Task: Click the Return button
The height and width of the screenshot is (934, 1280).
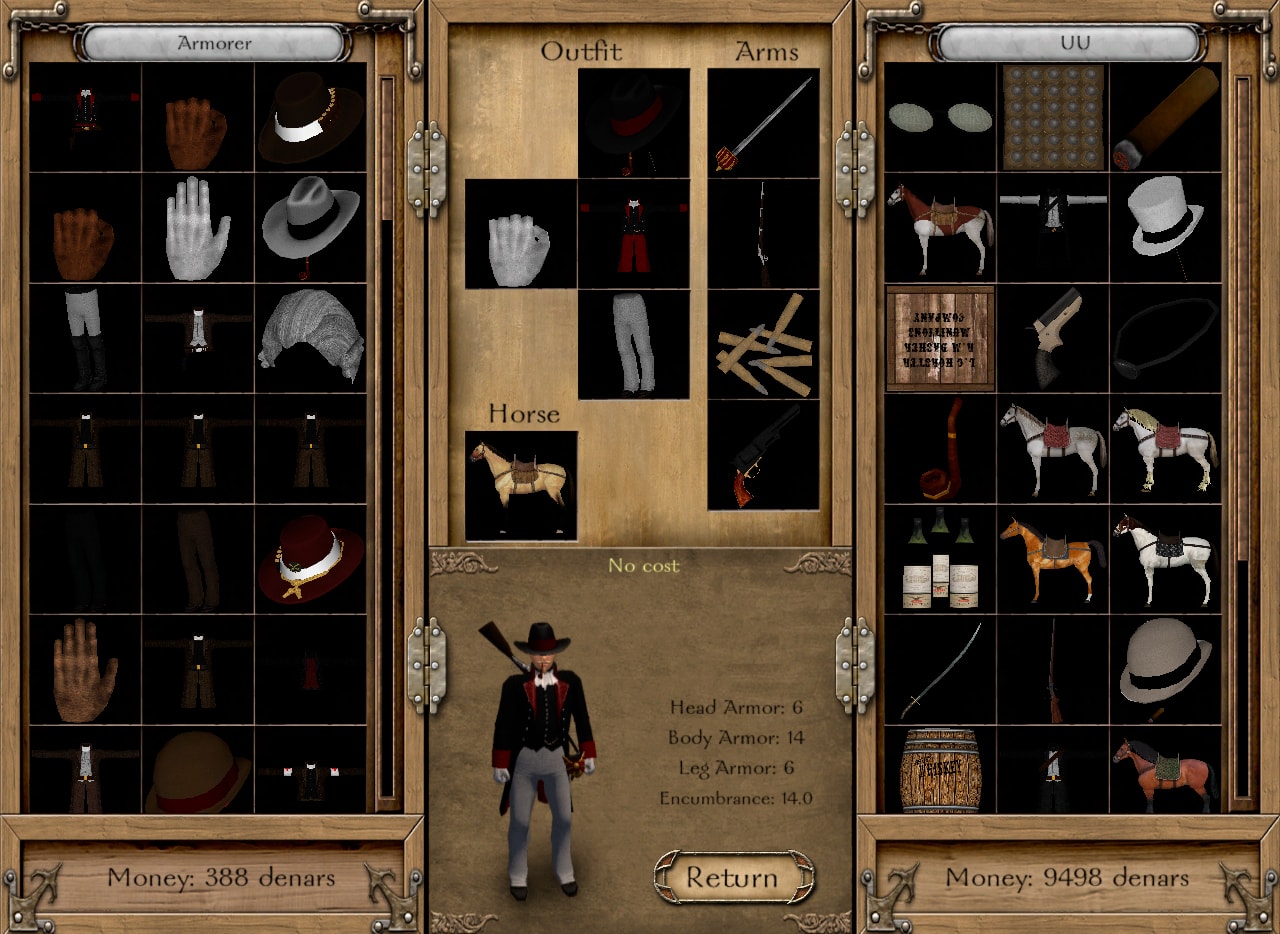Action: coord(732,877)
